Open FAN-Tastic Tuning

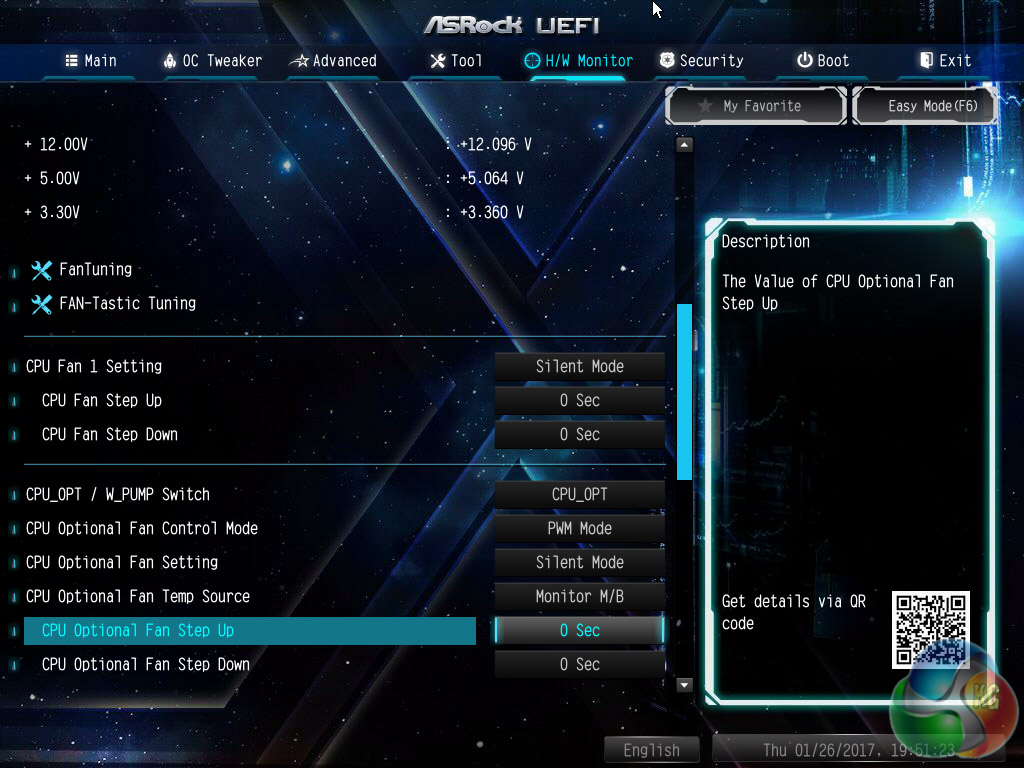[x=126, y=303]
